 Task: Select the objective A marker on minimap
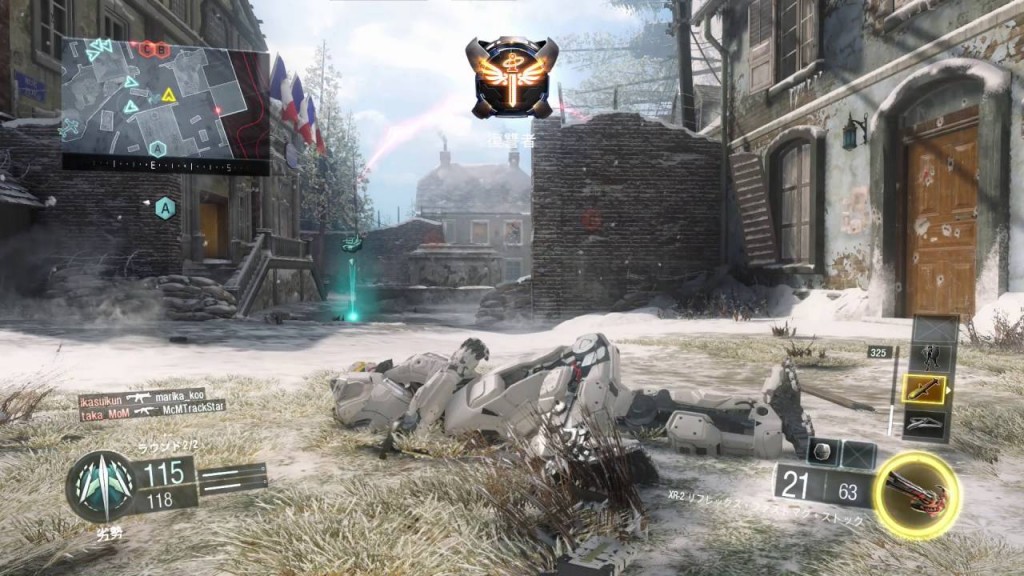[157, 148]
